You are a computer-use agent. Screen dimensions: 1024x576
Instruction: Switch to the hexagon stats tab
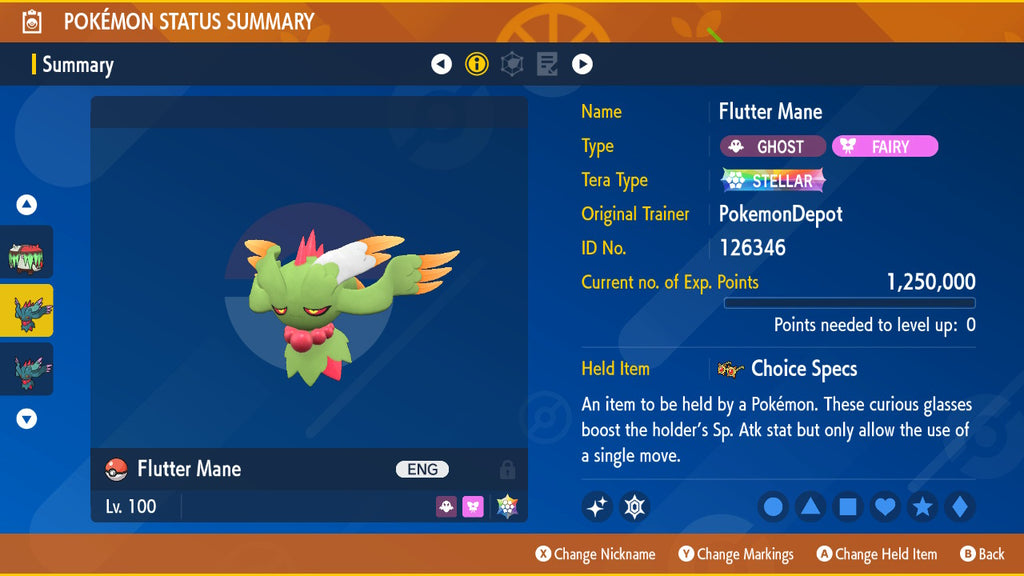click(512, 64)
